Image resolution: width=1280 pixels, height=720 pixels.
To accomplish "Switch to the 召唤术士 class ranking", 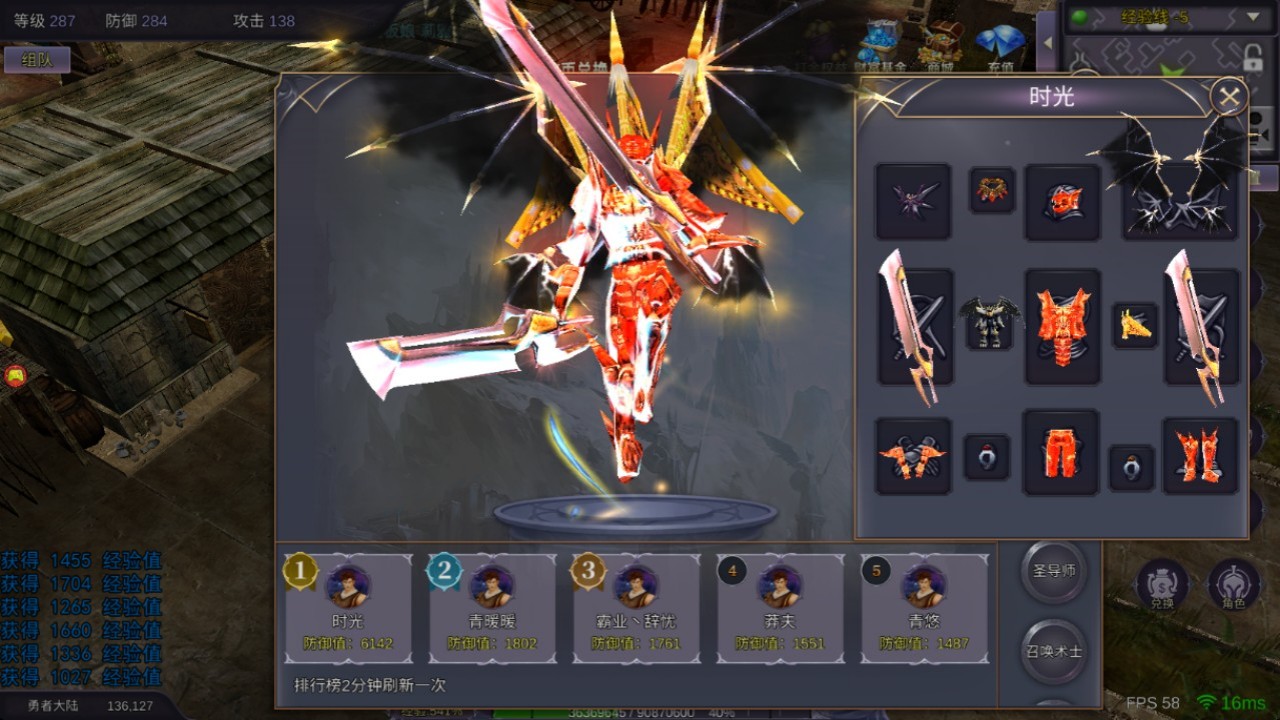I will click(1054, 651).
